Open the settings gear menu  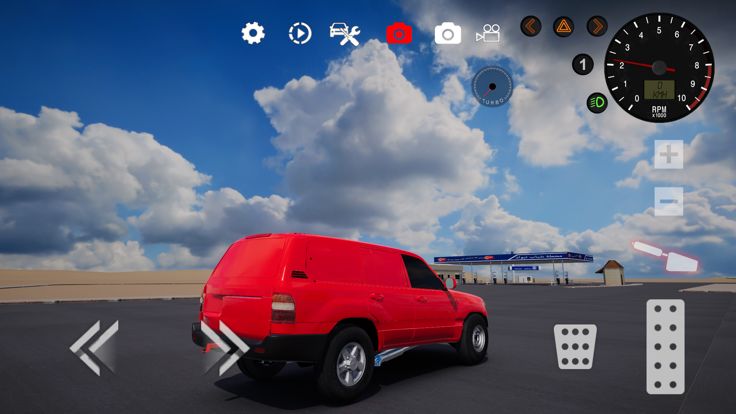coord(253,33)
